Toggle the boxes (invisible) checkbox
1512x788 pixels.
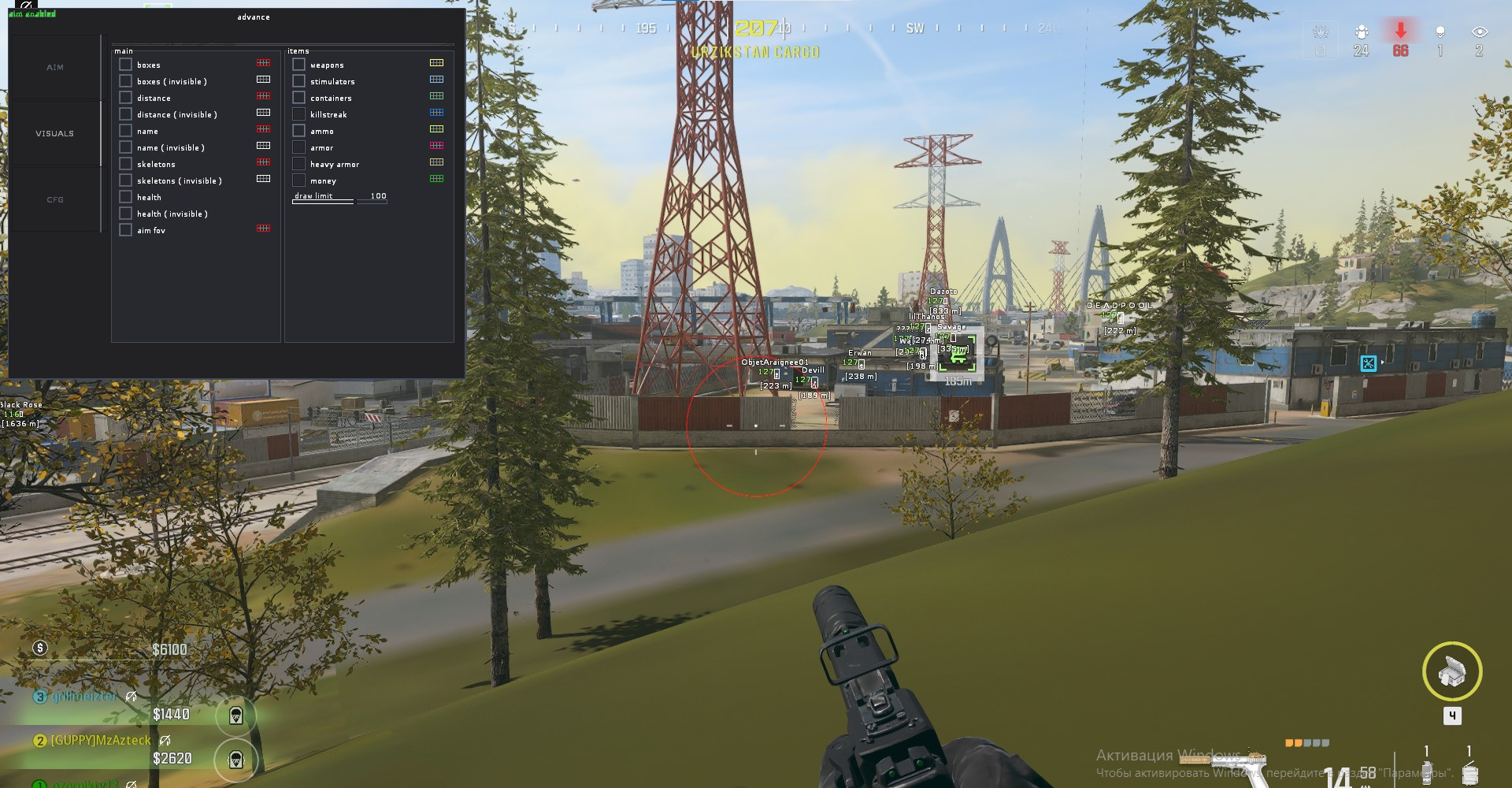click(x=125, y=81)
